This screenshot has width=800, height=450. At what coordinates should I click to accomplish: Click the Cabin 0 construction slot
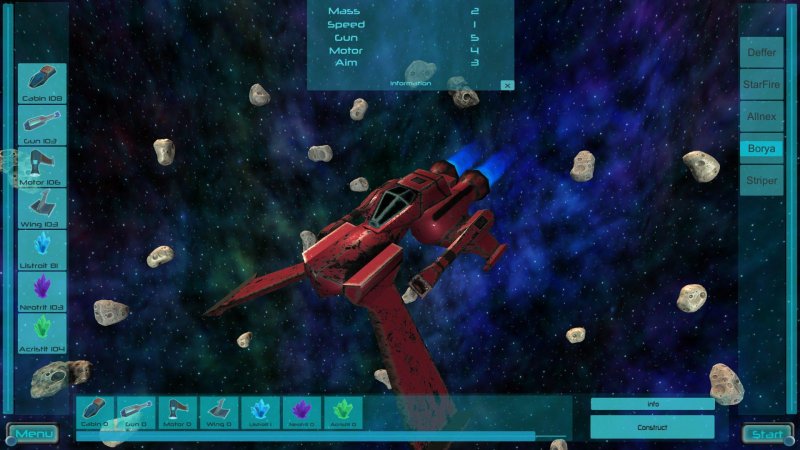[96, 412]
